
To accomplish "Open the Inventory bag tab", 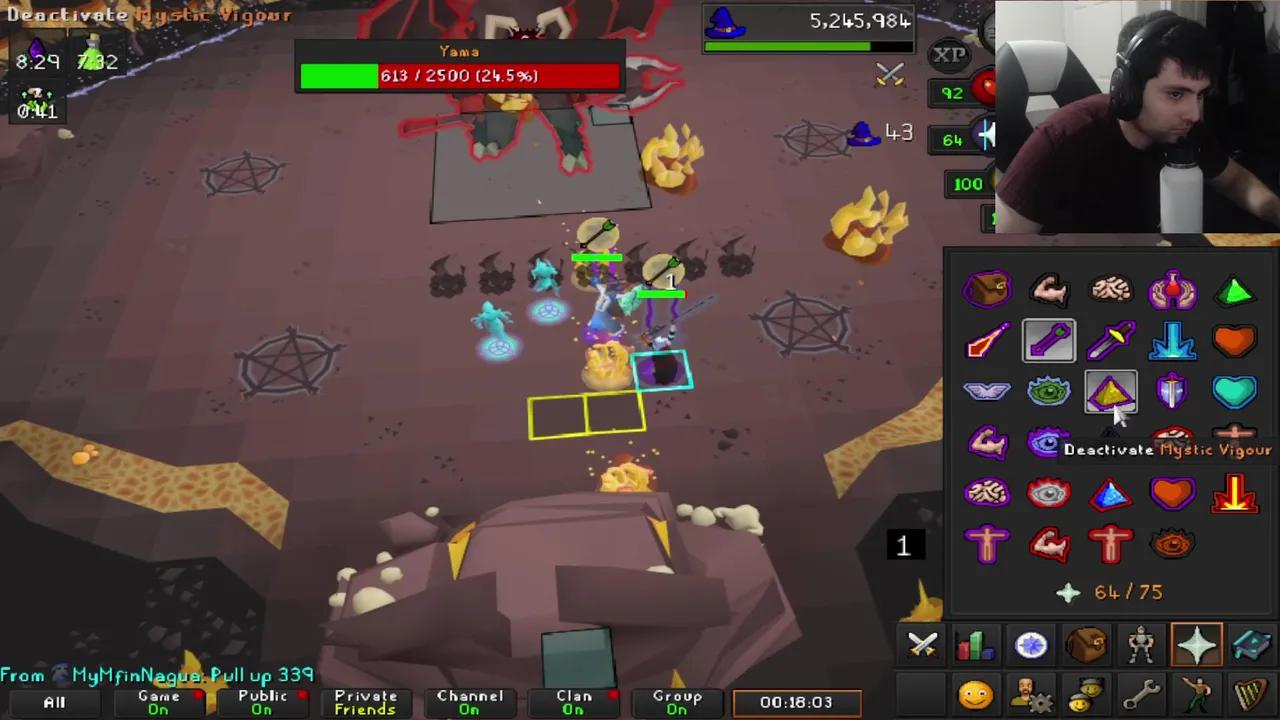I will [1087, 645].
